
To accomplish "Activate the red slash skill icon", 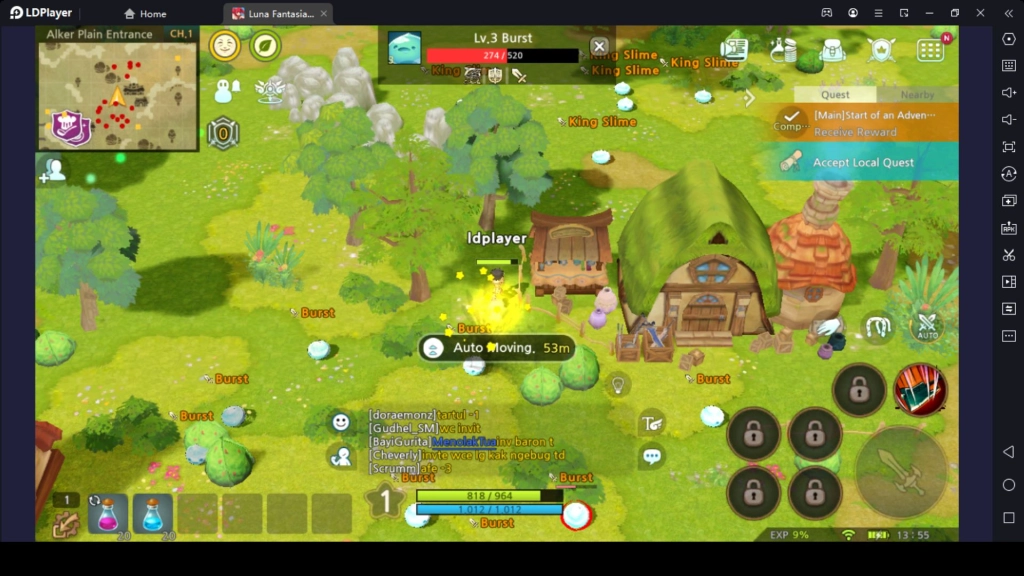I will pos(920,389).
